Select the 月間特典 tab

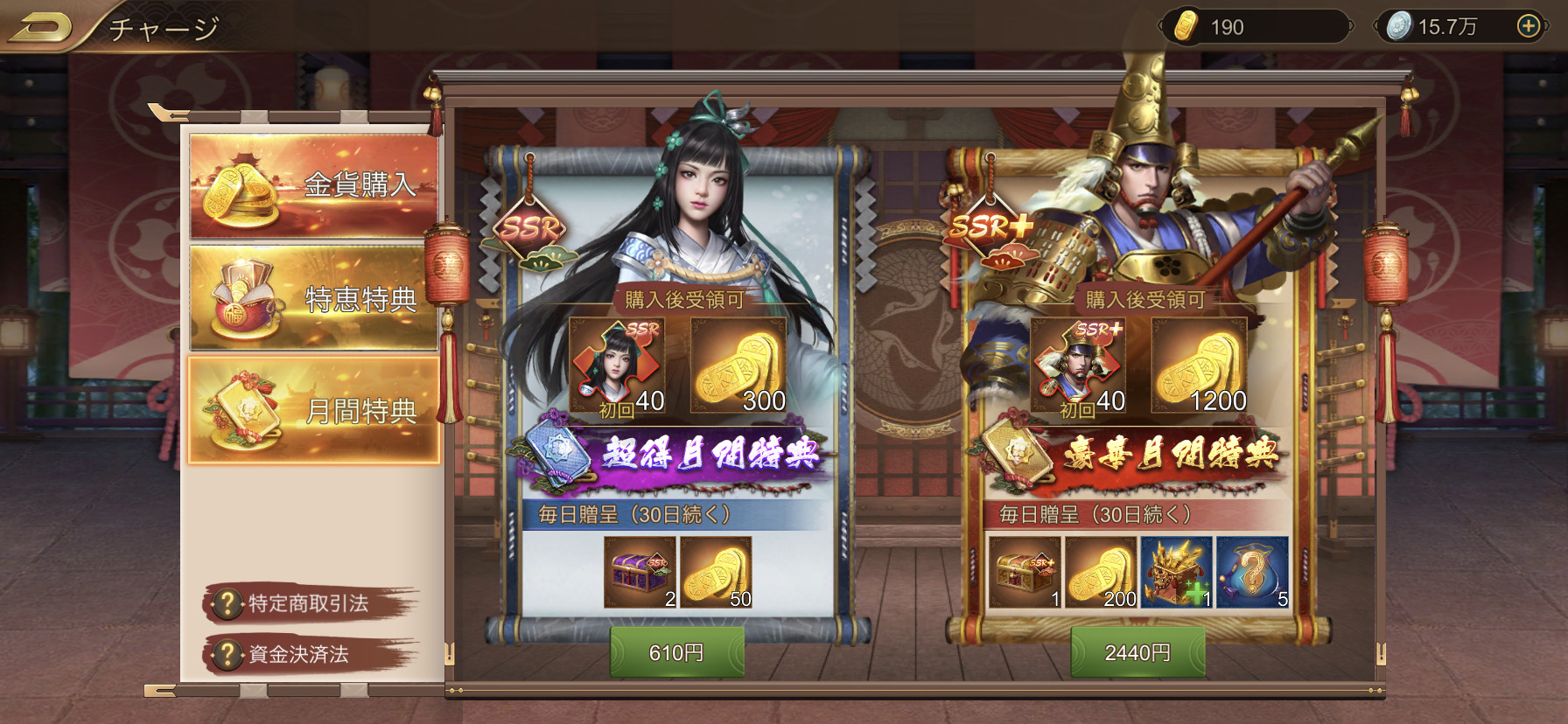pyautogui.click(x=313, y=410)
